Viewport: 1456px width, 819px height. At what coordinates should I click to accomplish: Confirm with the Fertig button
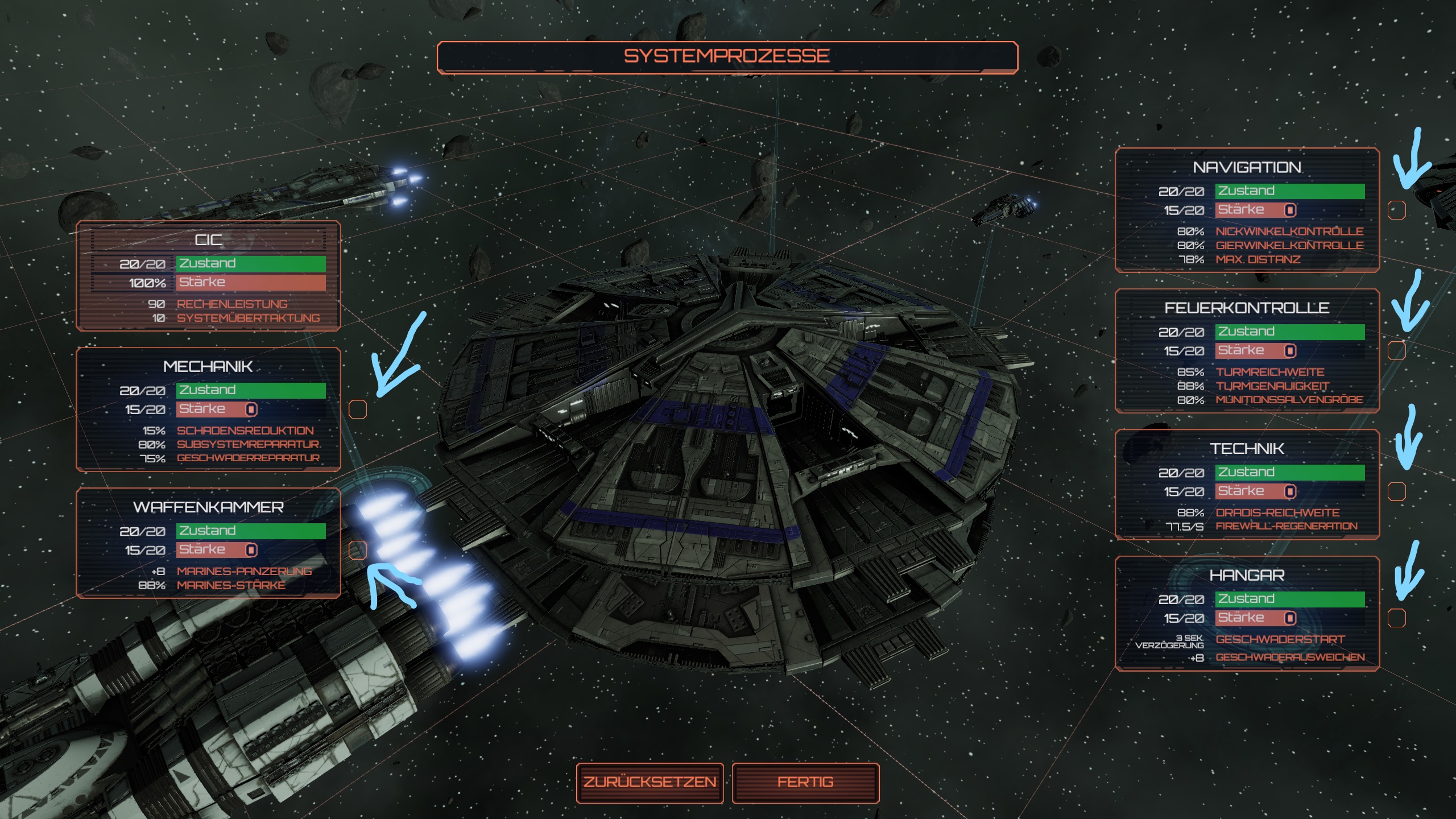click(805, 783)
